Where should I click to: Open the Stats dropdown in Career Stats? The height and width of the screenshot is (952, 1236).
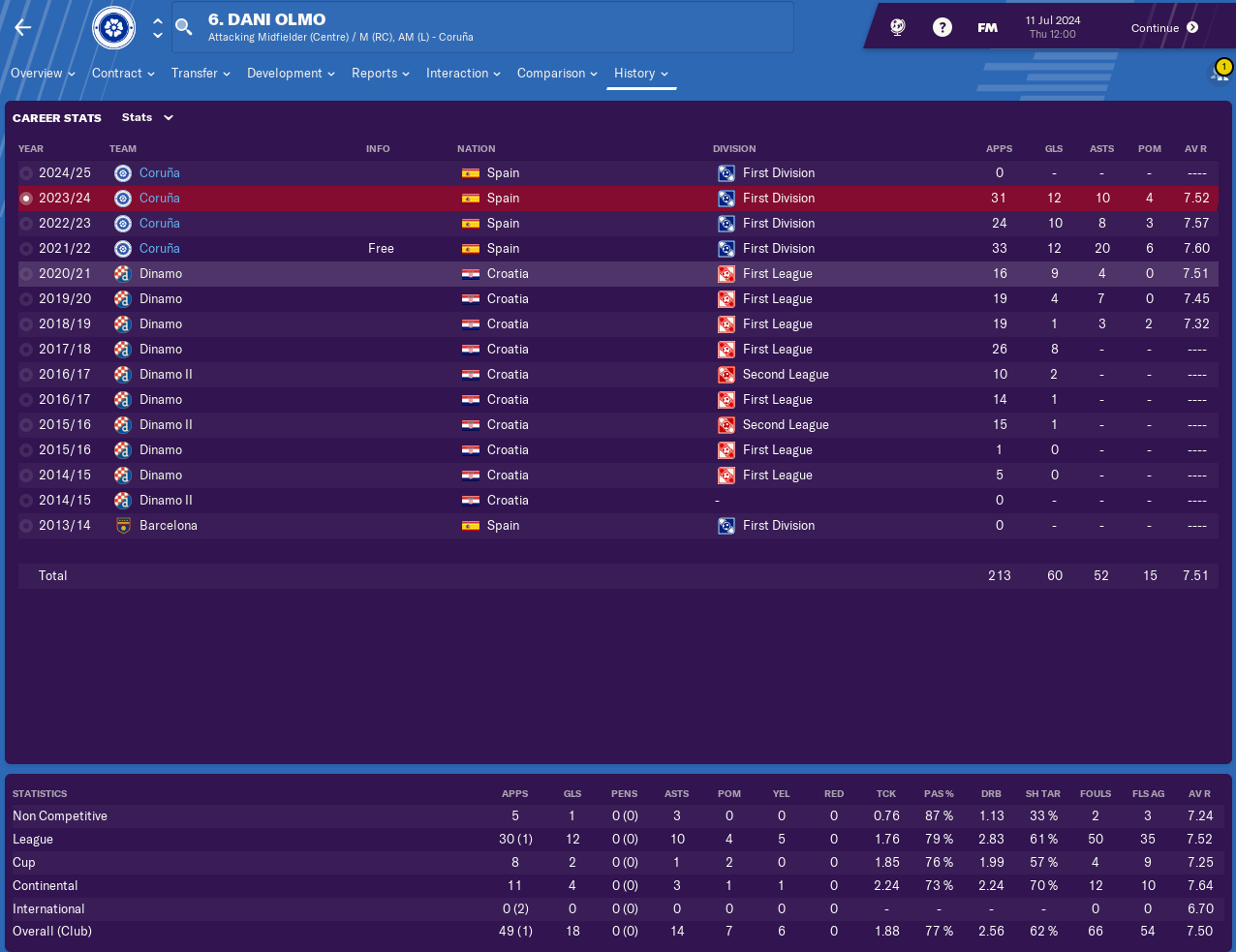point(147,118)
